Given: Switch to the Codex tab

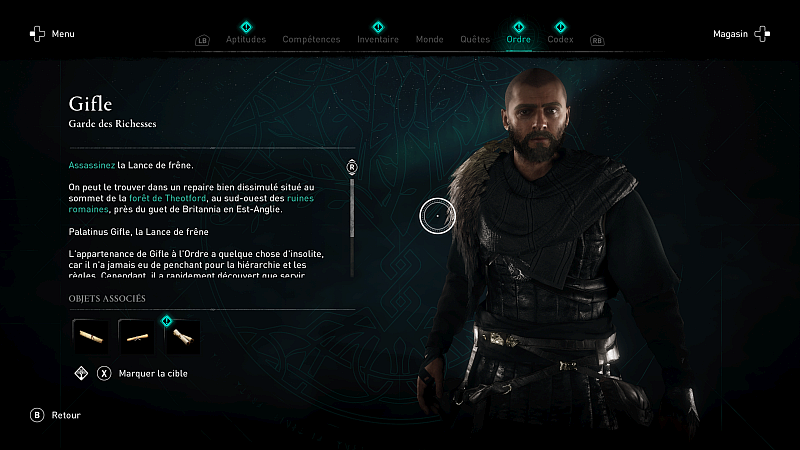Looking at the screenshot, I should pyautogui.click(x=561, y=40).
